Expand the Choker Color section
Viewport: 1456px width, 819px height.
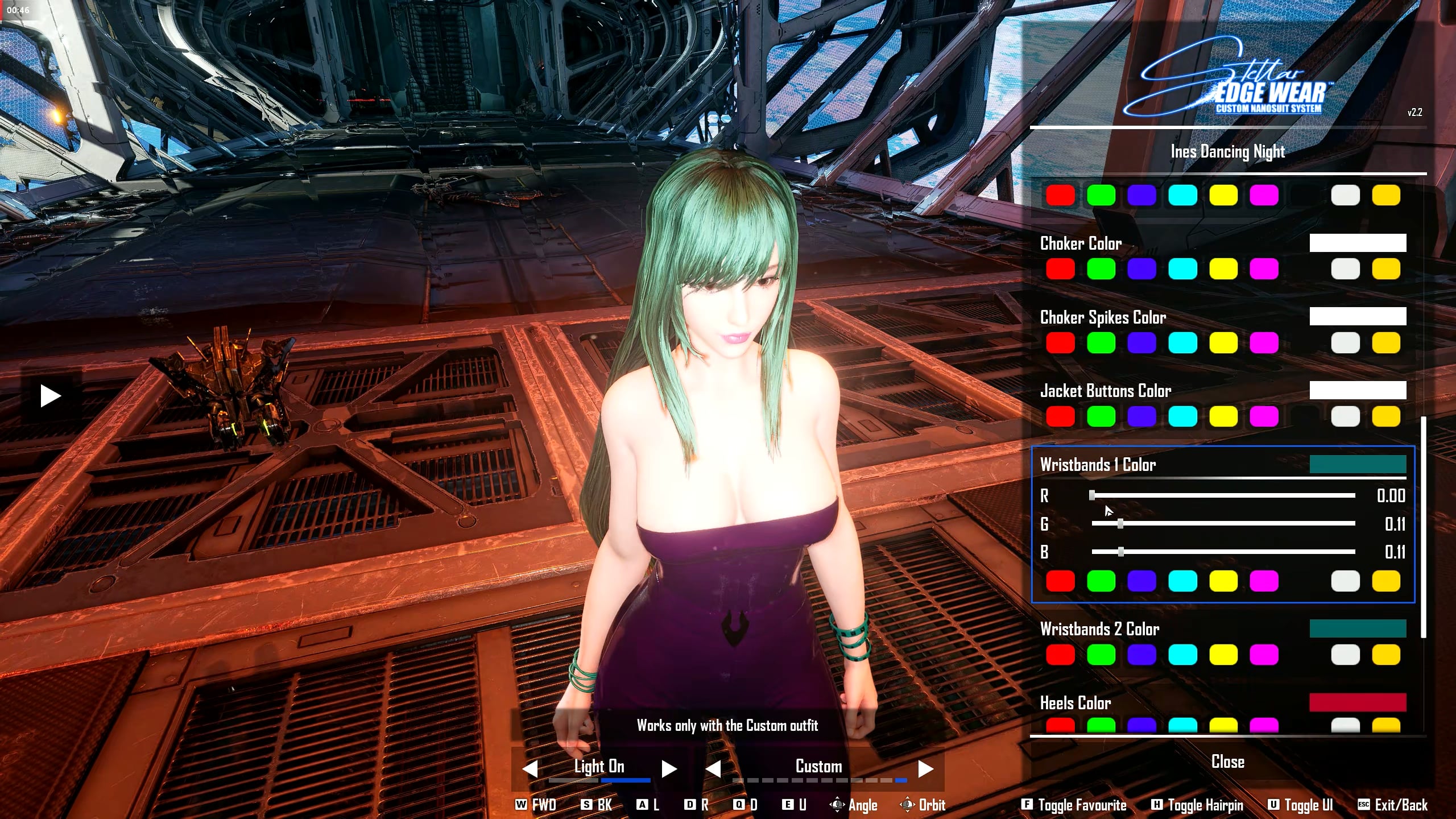1081,243
